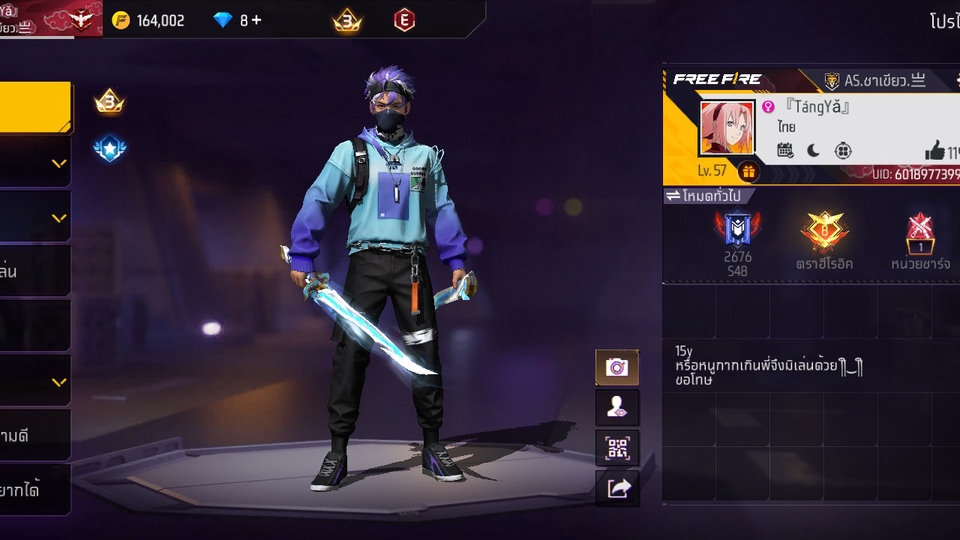Click the profile visibility person icon

[x=617, y=407]
